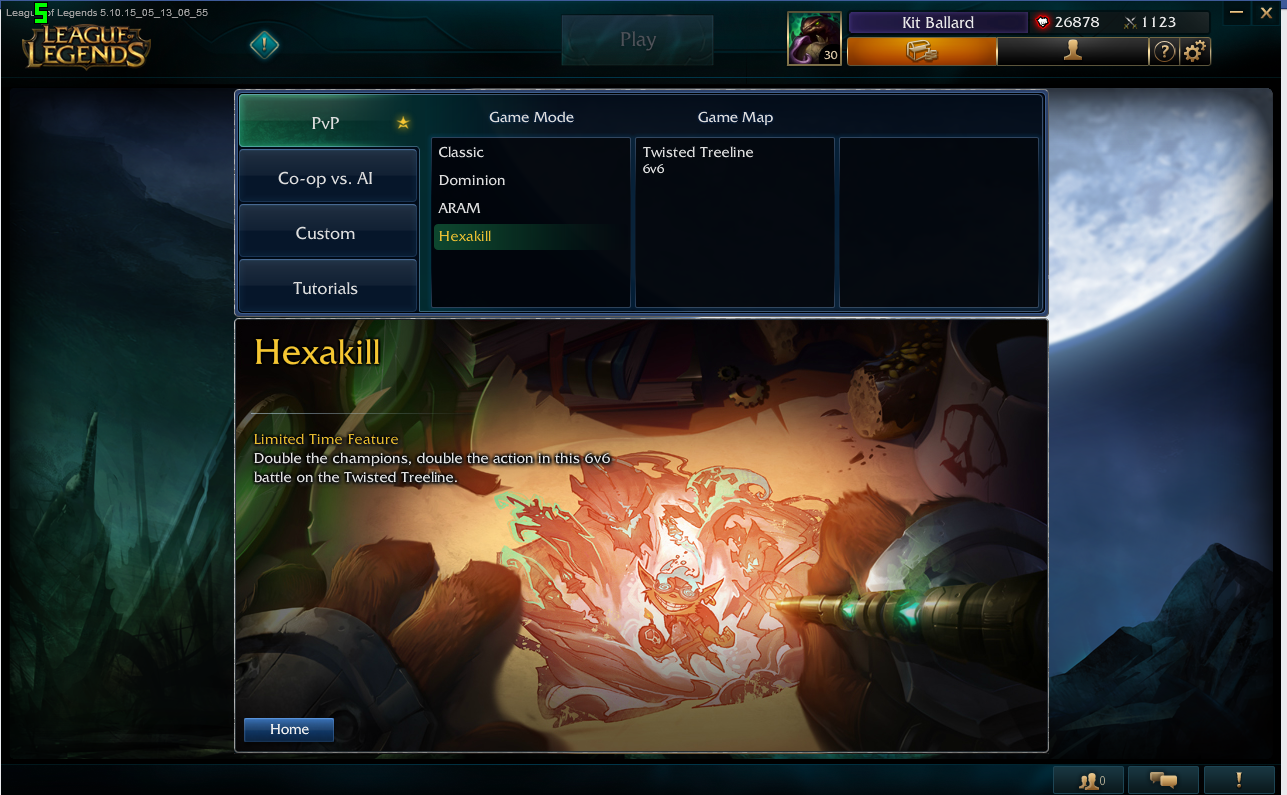1287x795 pixels.
Task: Select Classic game mode
Action: [x=461, y=152]
